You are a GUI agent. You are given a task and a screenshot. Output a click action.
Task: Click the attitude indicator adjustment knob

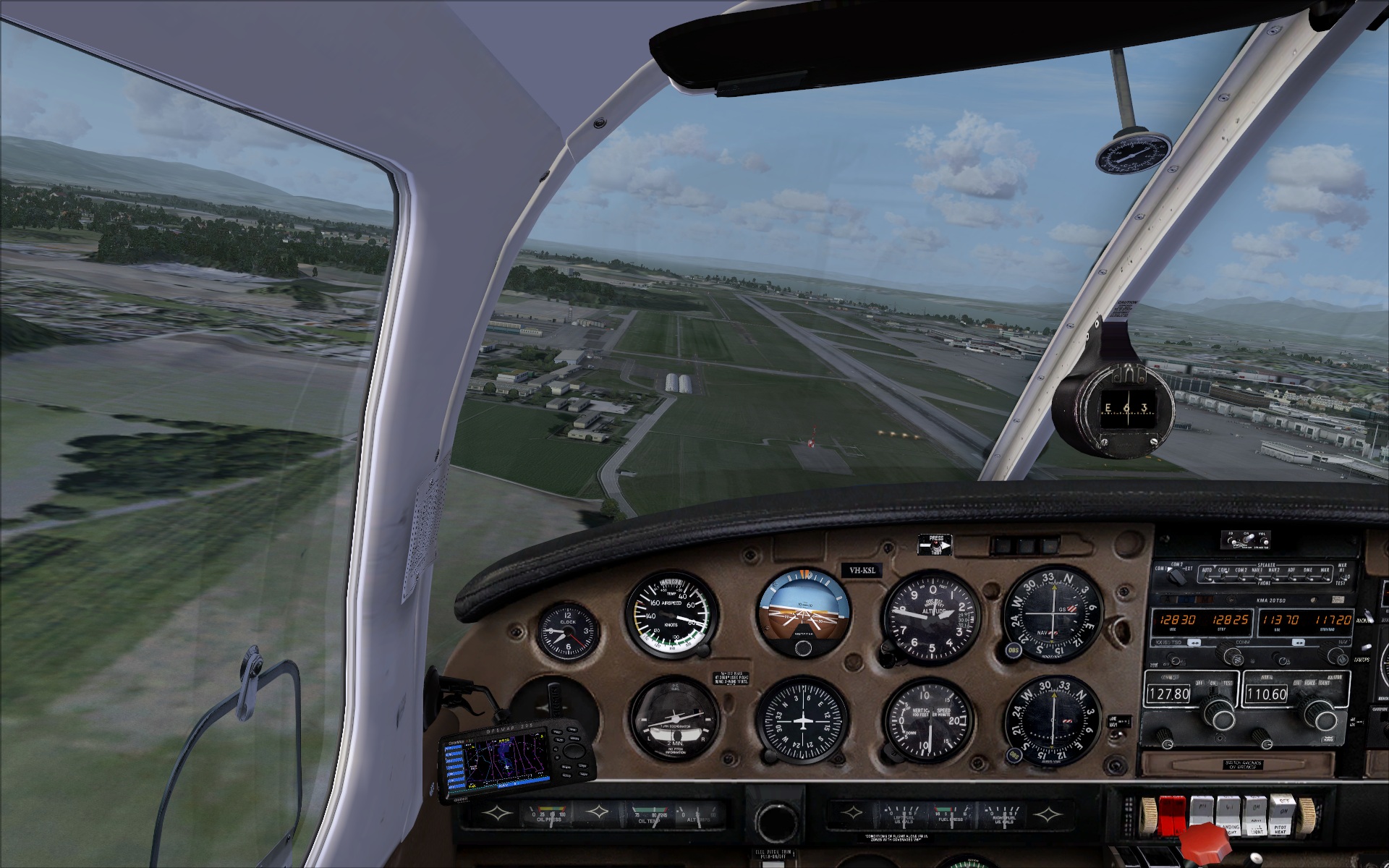pyautogui.click(x=803, y=647)
